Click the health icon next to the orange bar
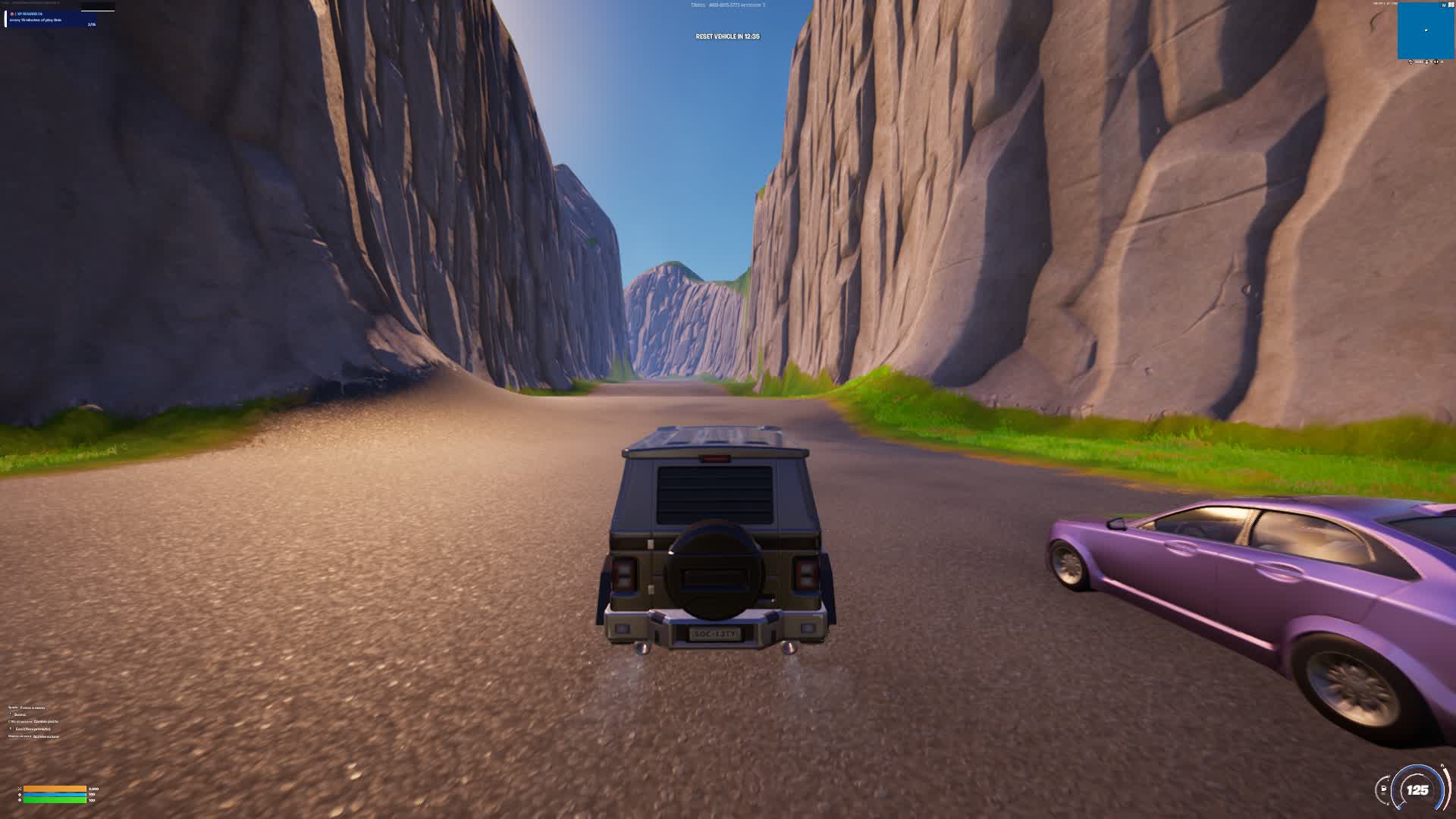Image resolution: width=1456 pixels, height=819 pixels. coord(20,788)
